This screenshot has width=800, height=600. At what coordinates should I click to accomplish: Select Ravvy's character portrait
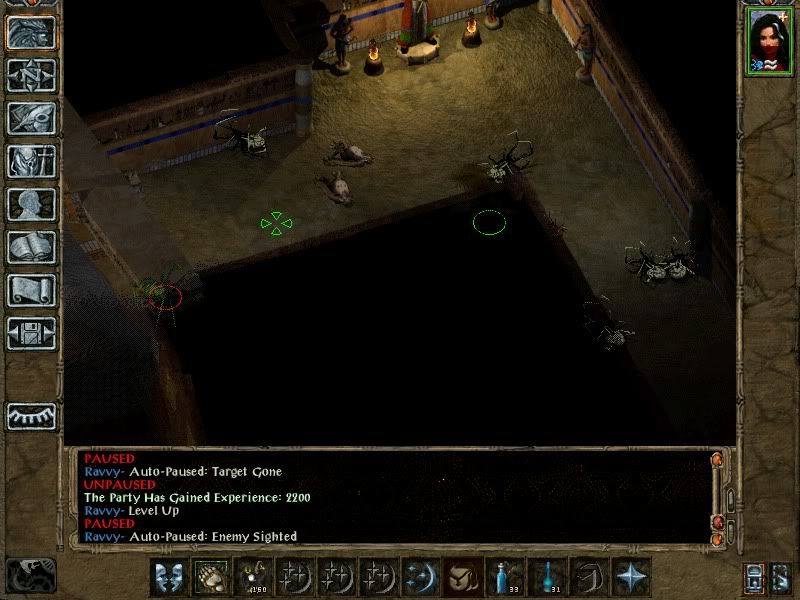click(768, 42)
